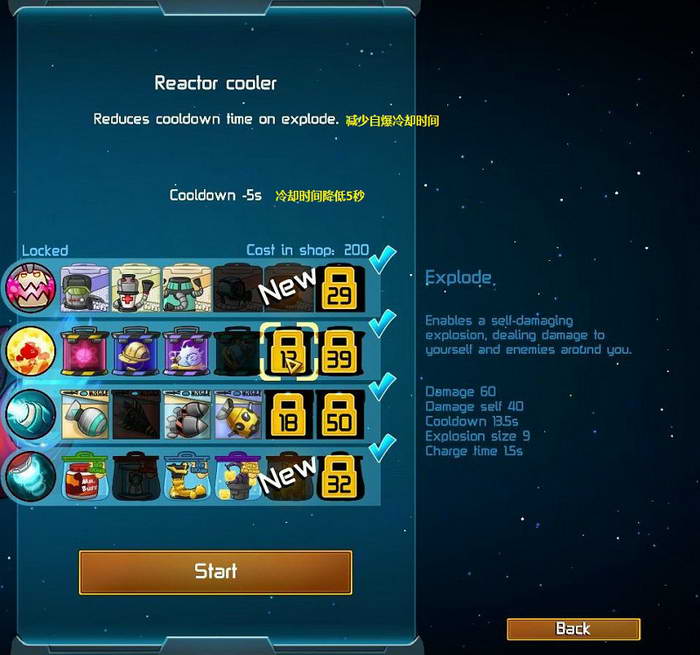Screen dimensions: 700x655
Task: Pick the locked slot numbered 18
Action: (289, 414)
